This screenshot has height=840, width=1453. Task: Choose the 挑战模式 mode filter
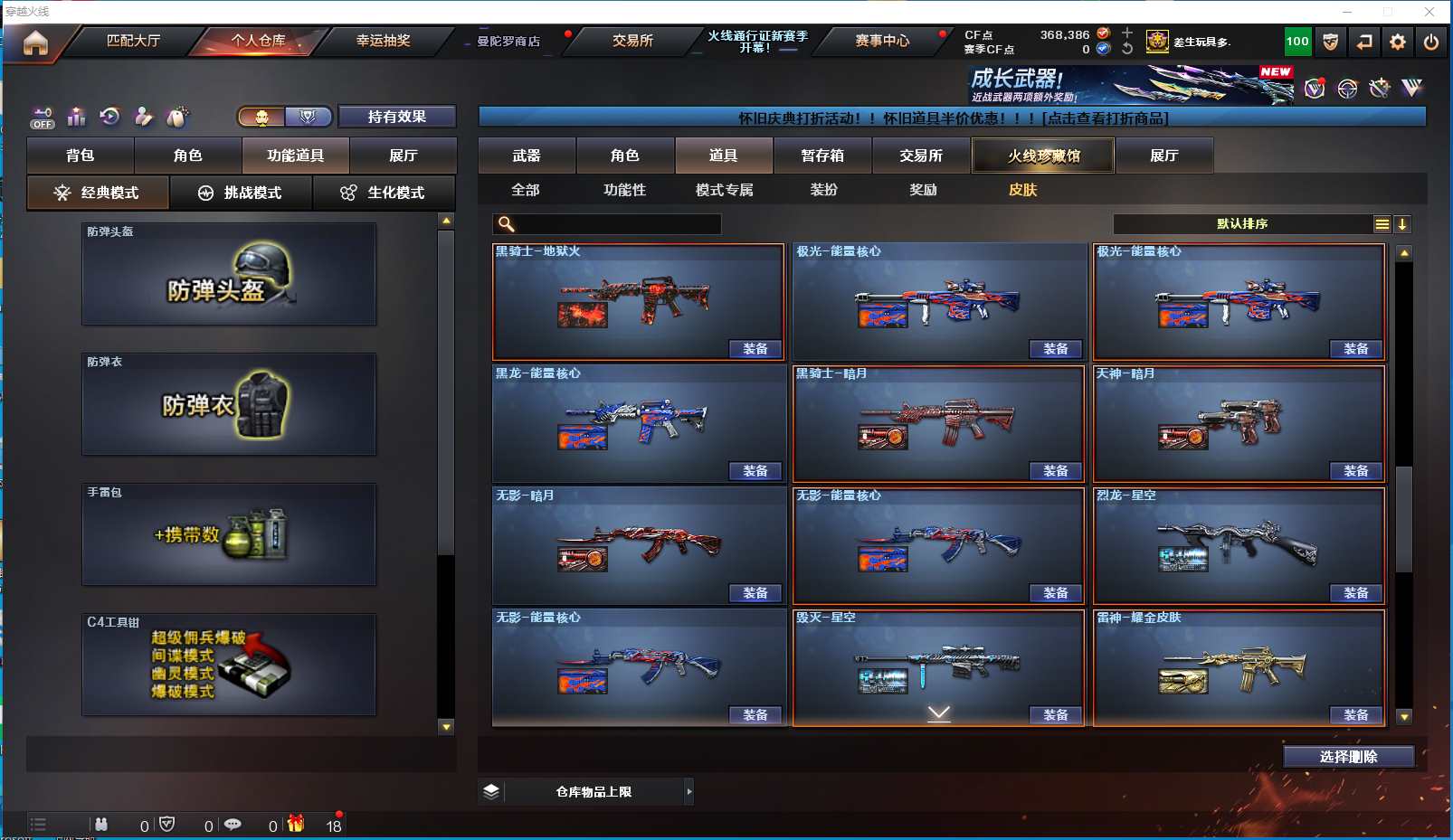click(241, 193)
